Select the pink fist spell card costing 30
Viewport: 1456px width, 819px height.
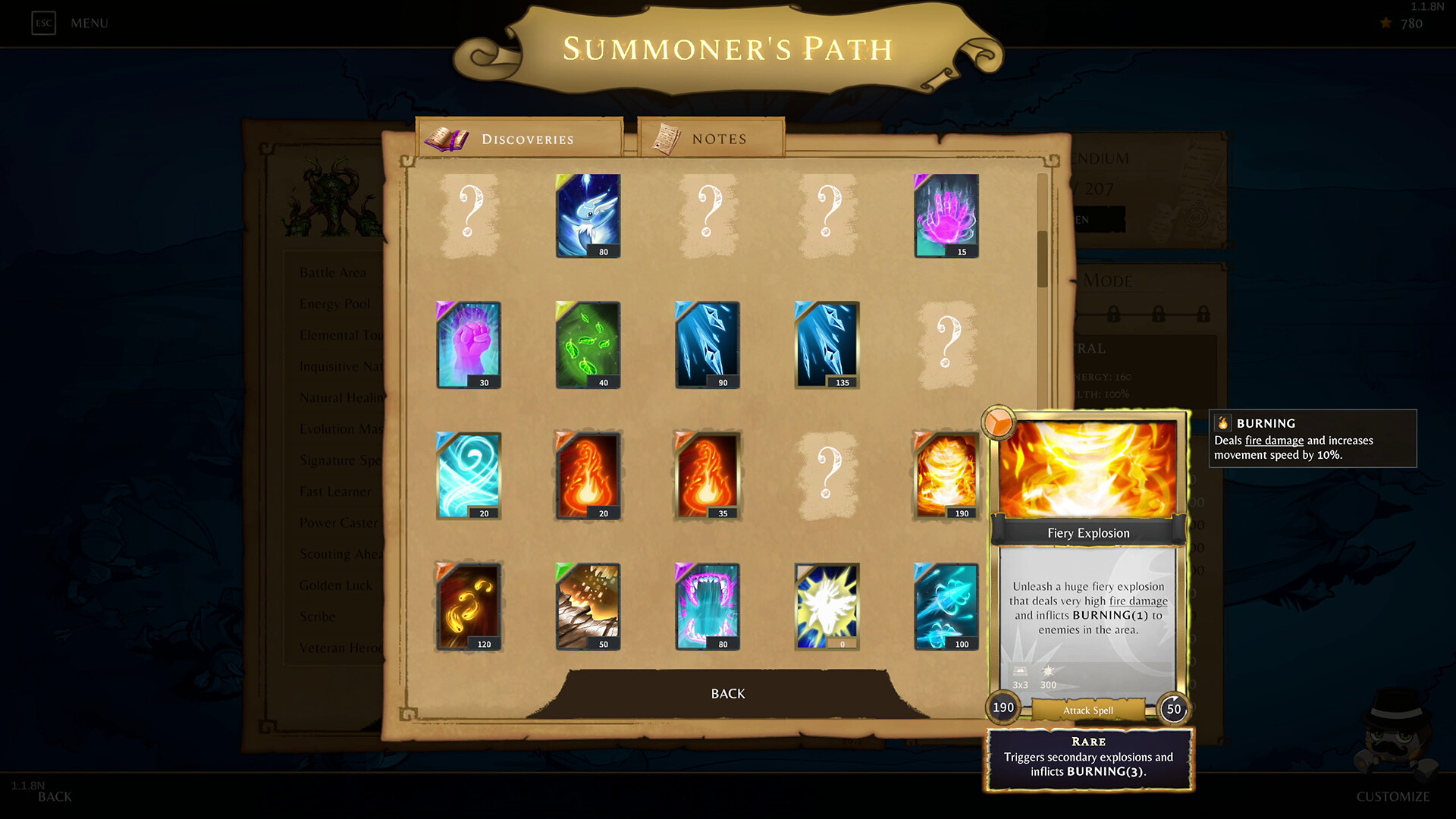467,345
